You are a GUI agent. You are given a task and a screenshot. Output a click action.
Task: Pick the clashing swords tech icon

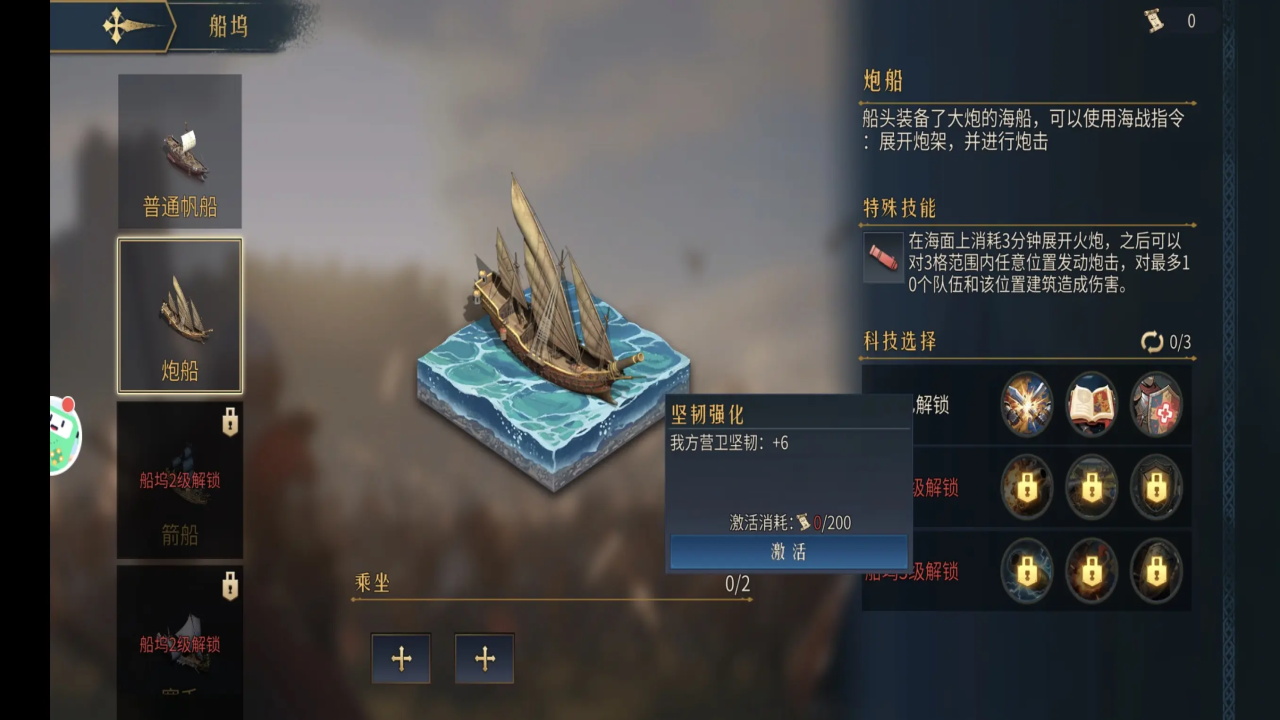1027,405
